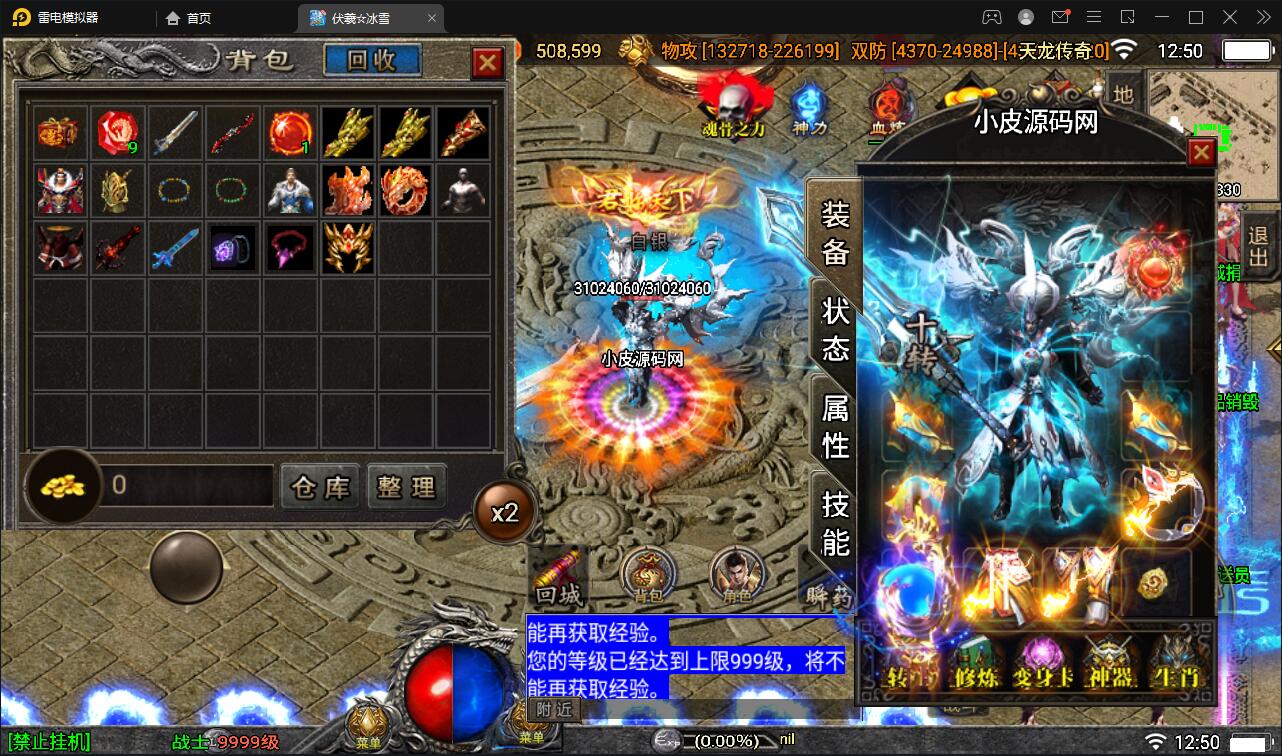This screenshot has width=1282, height=756.
Task: Toggle the x2 speed indicator
Action: pyautogui.click(x=506, y=510)
